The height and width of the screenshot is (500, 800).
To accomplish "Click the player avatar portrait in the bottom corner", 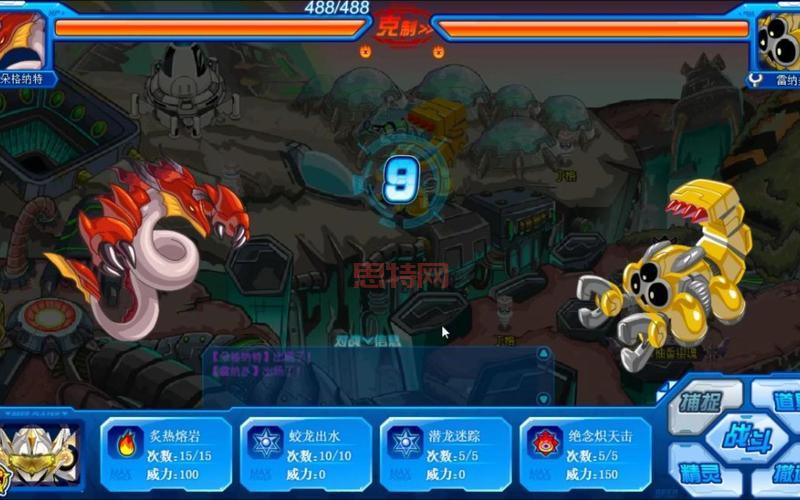I will coord(40,453).
